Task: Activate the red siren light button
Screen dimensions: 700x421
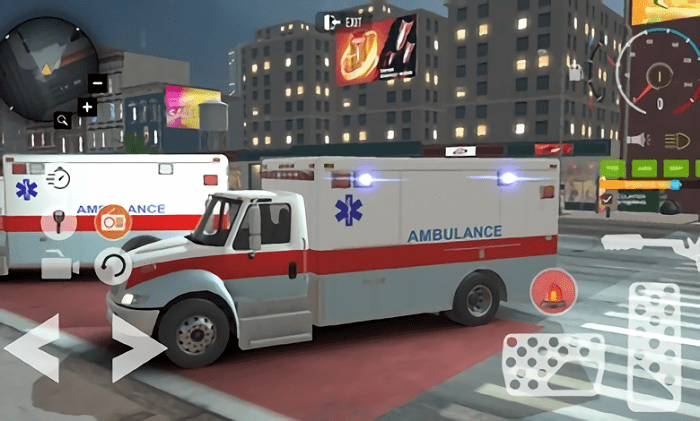Action: click(x=551, y=292)
